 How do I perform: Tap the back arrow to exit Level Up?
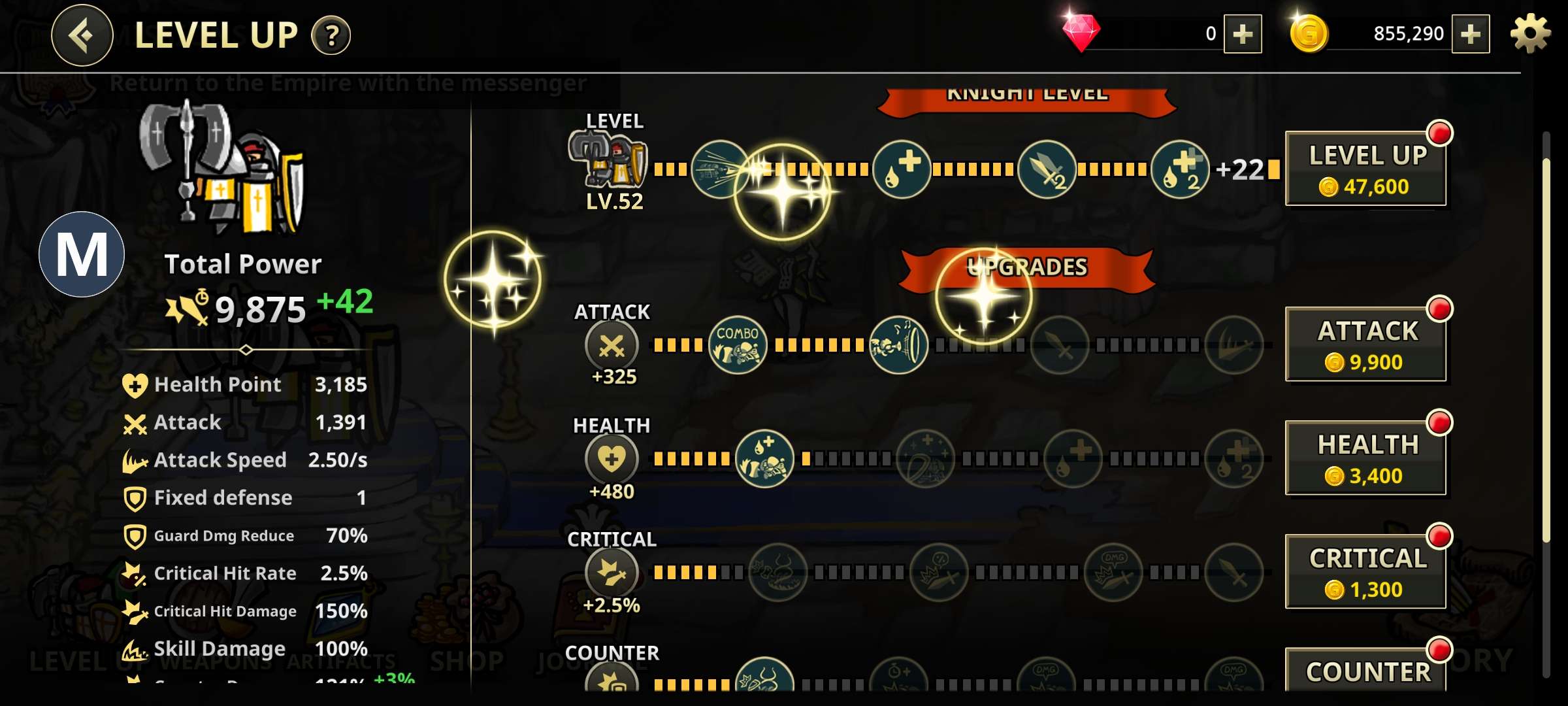point(81,35)
